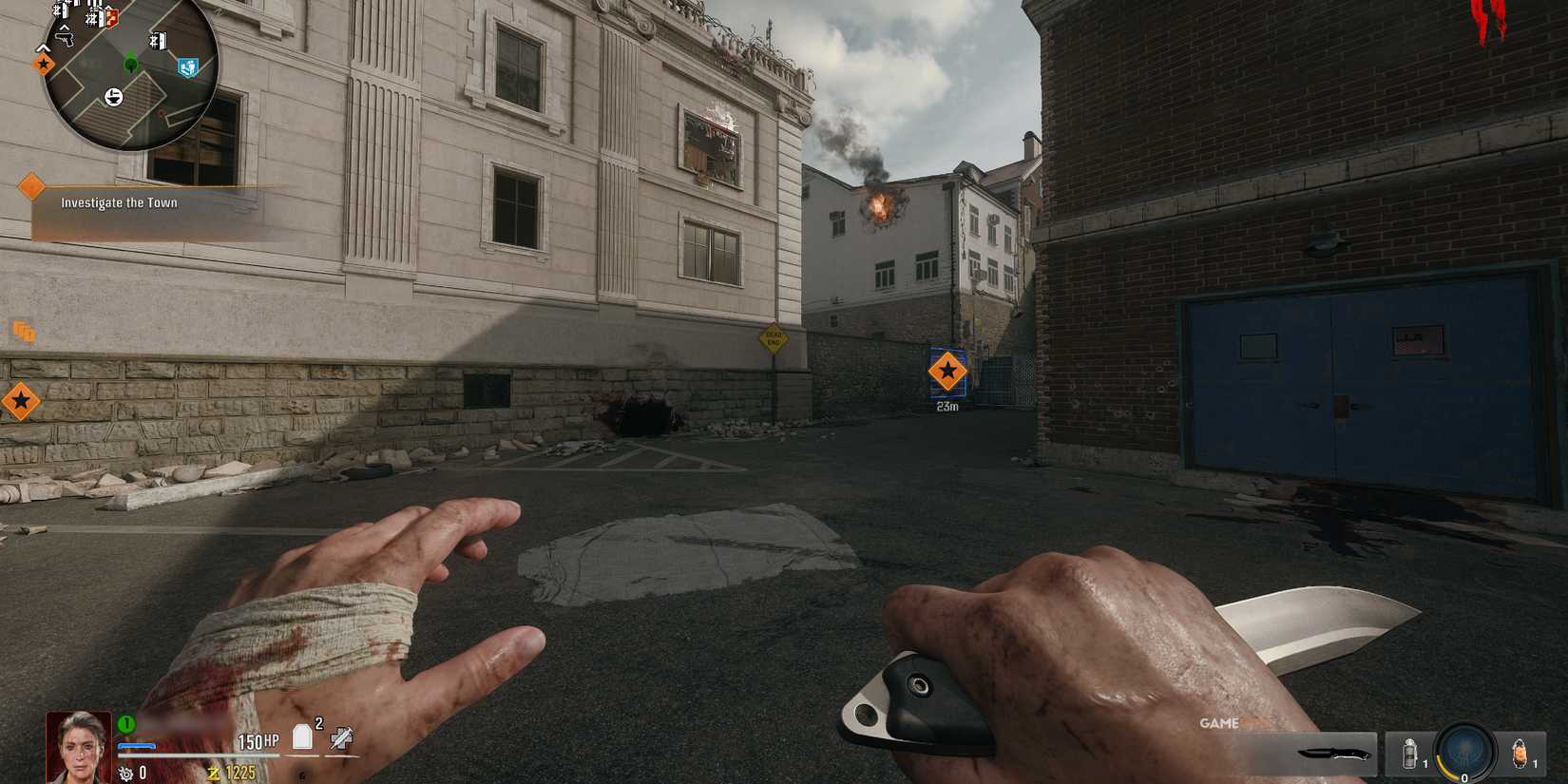The width and height of the screenshot is (1568, 784).
Task: Select the stim shot medical cross icon
Action: tap(343, 737)
